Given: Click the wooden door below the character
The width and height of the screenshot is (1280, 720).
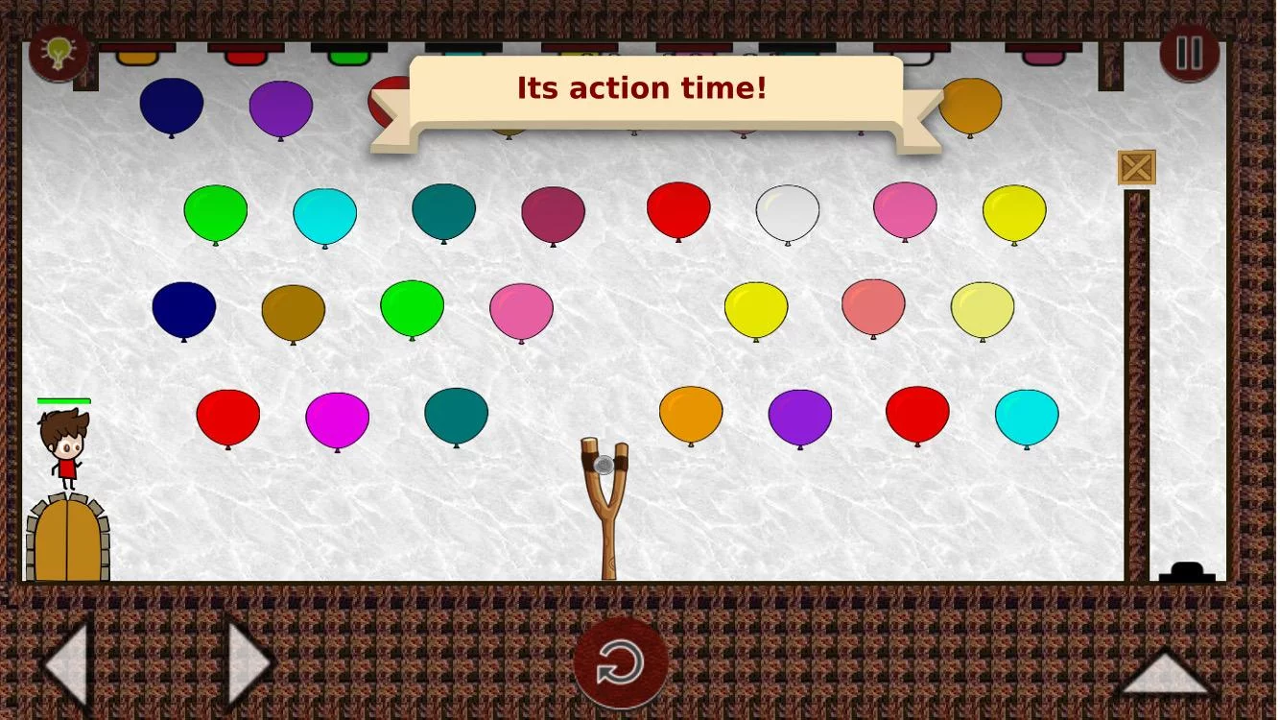Looking at the screenshot, I should click(66, 535).
